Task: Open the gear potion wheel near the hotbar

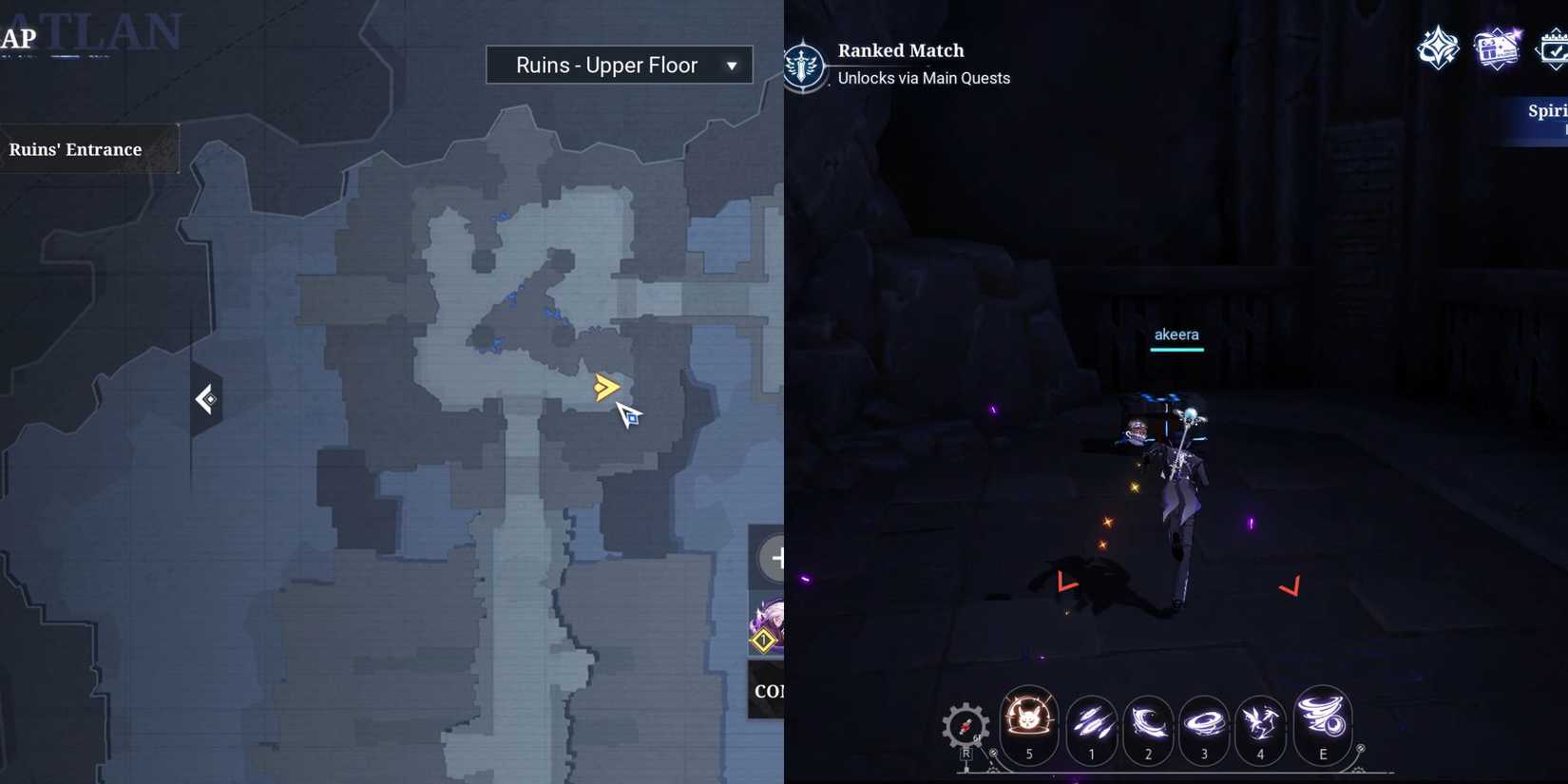Action: (x=966, y=727)
